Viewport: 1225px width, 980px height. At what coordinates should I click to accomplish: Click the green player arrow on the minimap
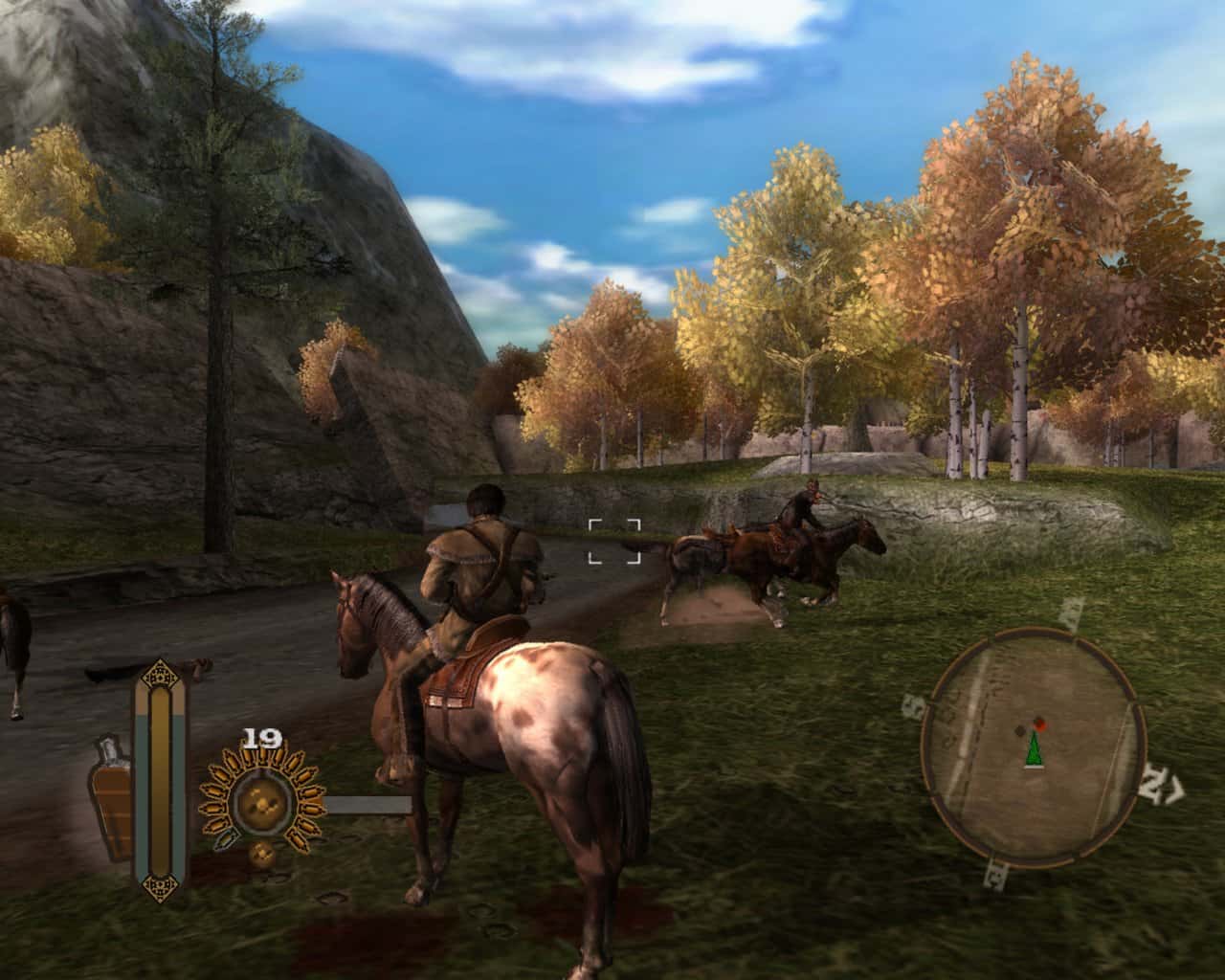1035,749
